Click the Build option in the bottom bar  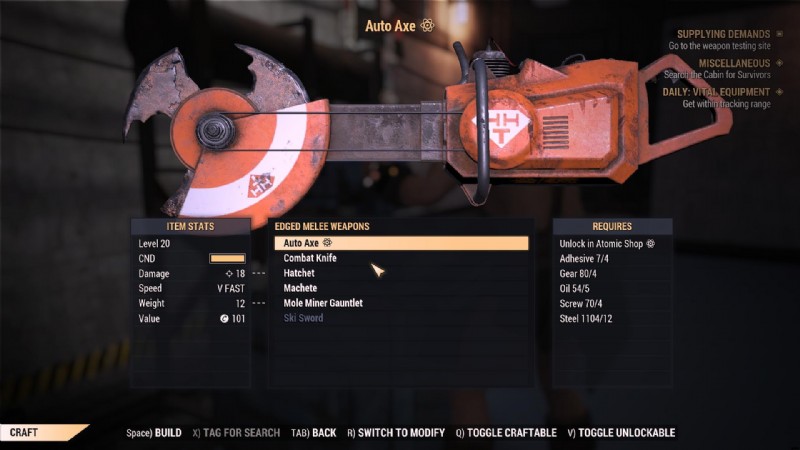(x=154, y=433)
